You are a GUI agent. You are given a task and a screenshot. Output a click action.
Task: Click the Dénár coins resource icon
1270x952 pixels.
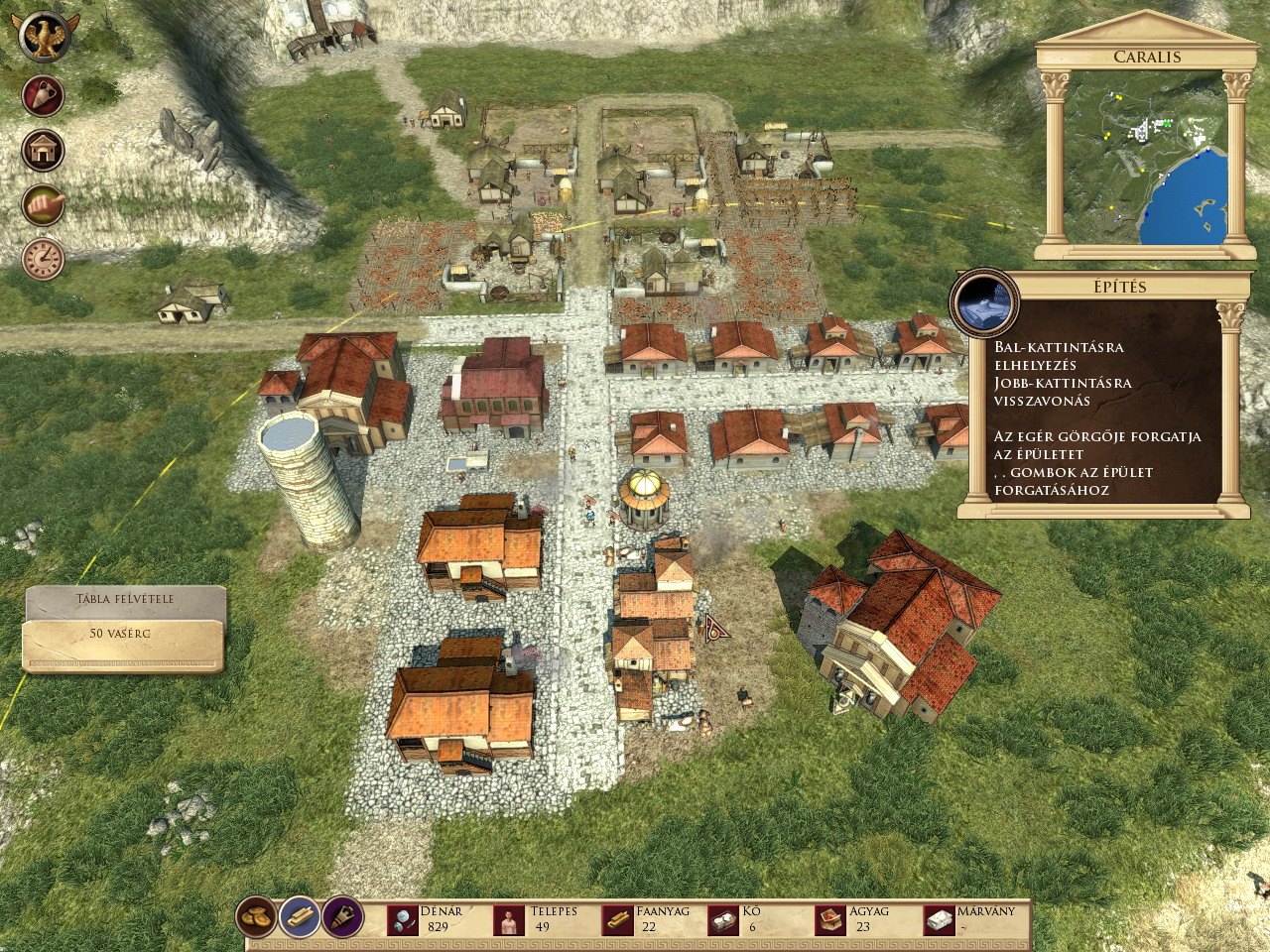(x=403, y=921)
